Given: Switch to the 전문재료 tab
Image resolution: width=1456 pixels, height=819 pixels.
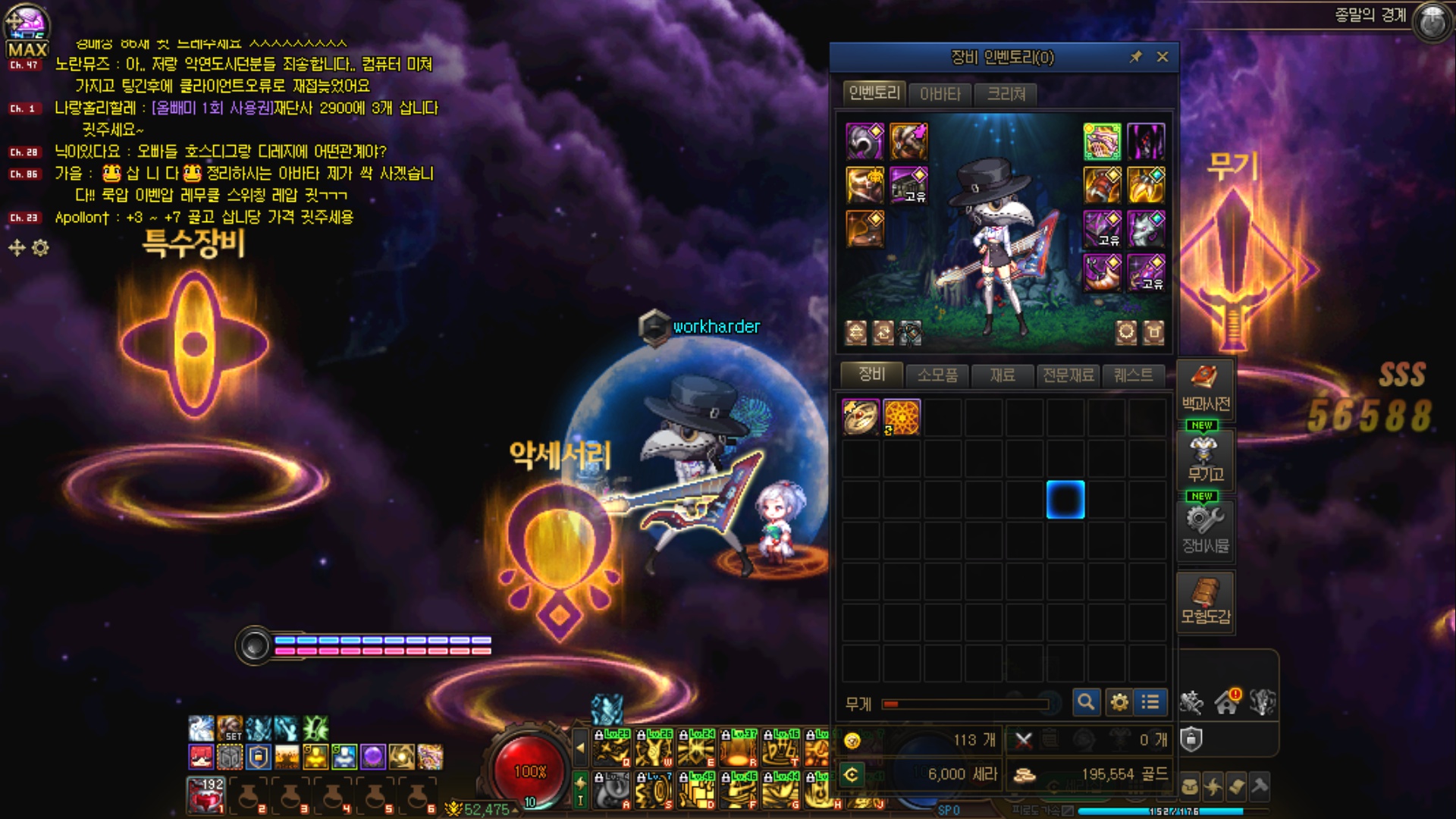Looking at the screenshot, I should pos(1068,375).
